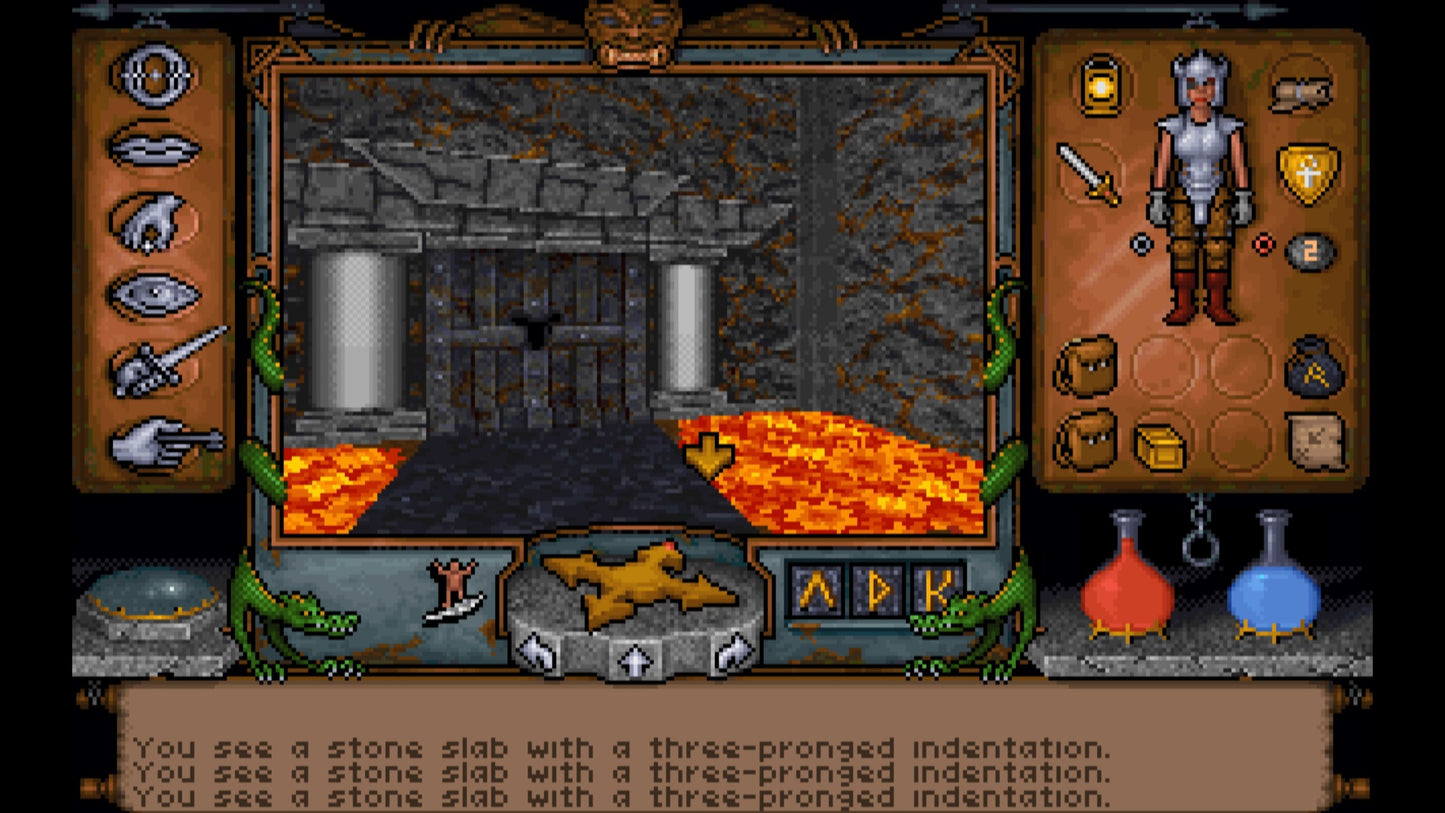Select the Get command grasping hand icon

152,222
